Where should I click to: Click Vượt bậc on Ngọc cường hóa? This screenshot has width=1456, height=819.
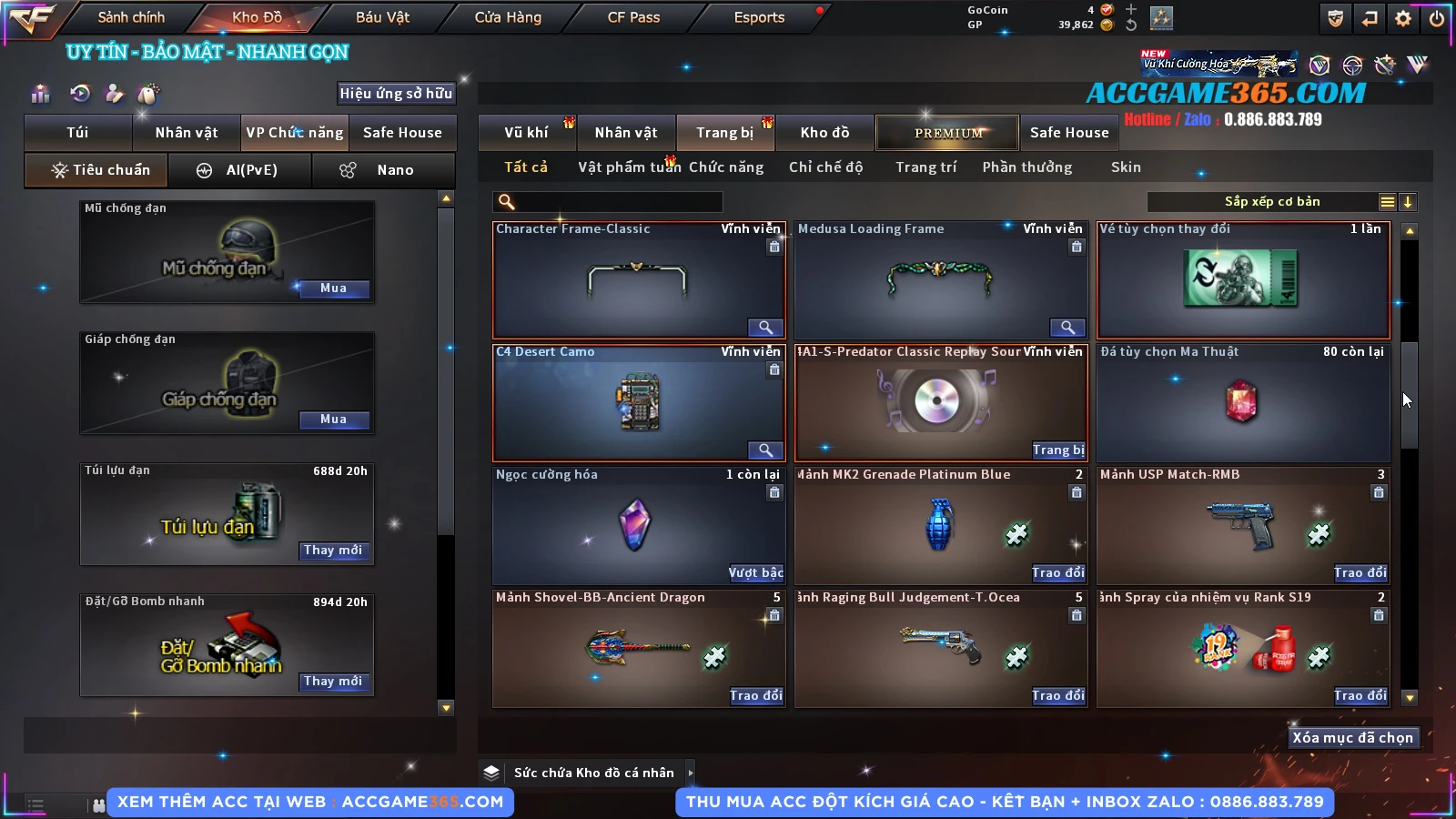tap(755, 573)
